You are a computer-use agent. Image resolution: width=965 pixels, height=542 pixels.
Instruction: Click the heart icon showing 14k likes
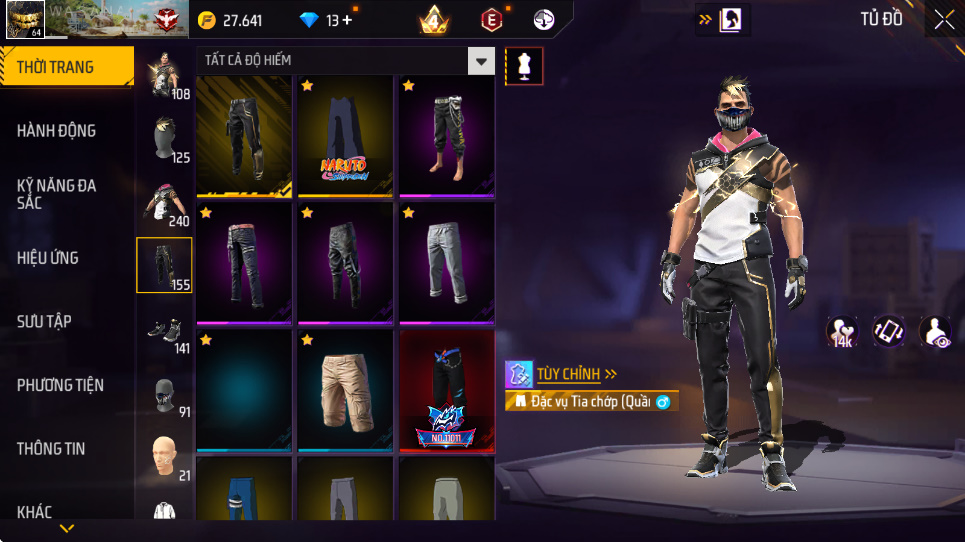841,332
